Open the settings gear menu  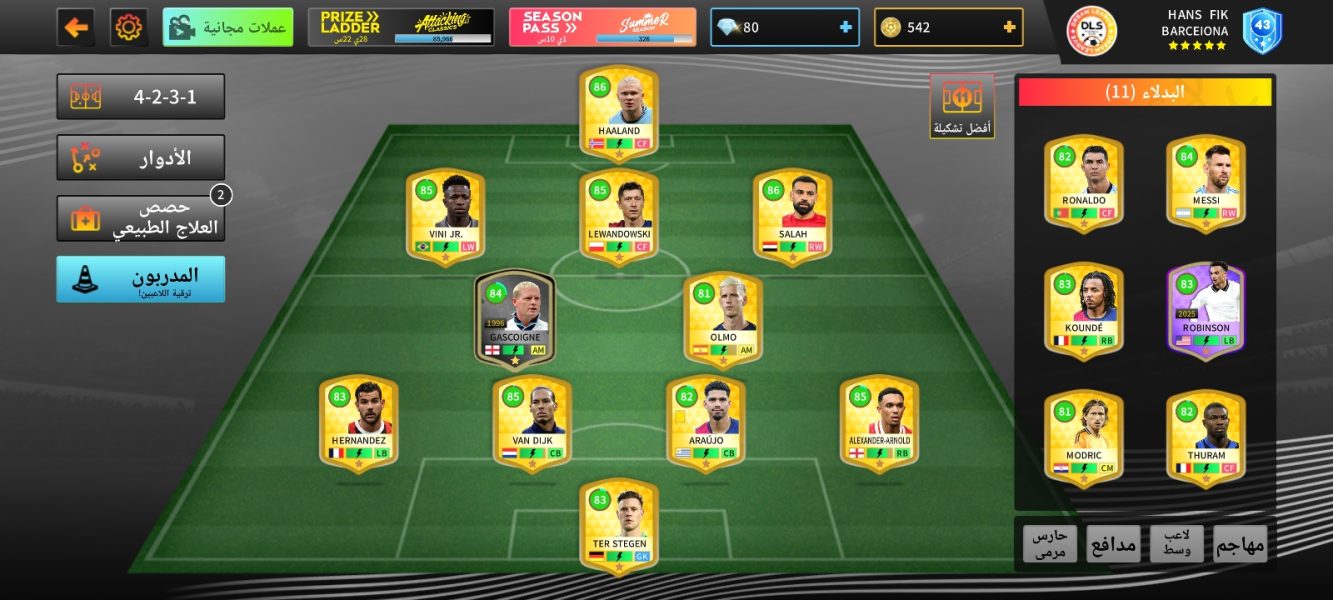(129, 27)
